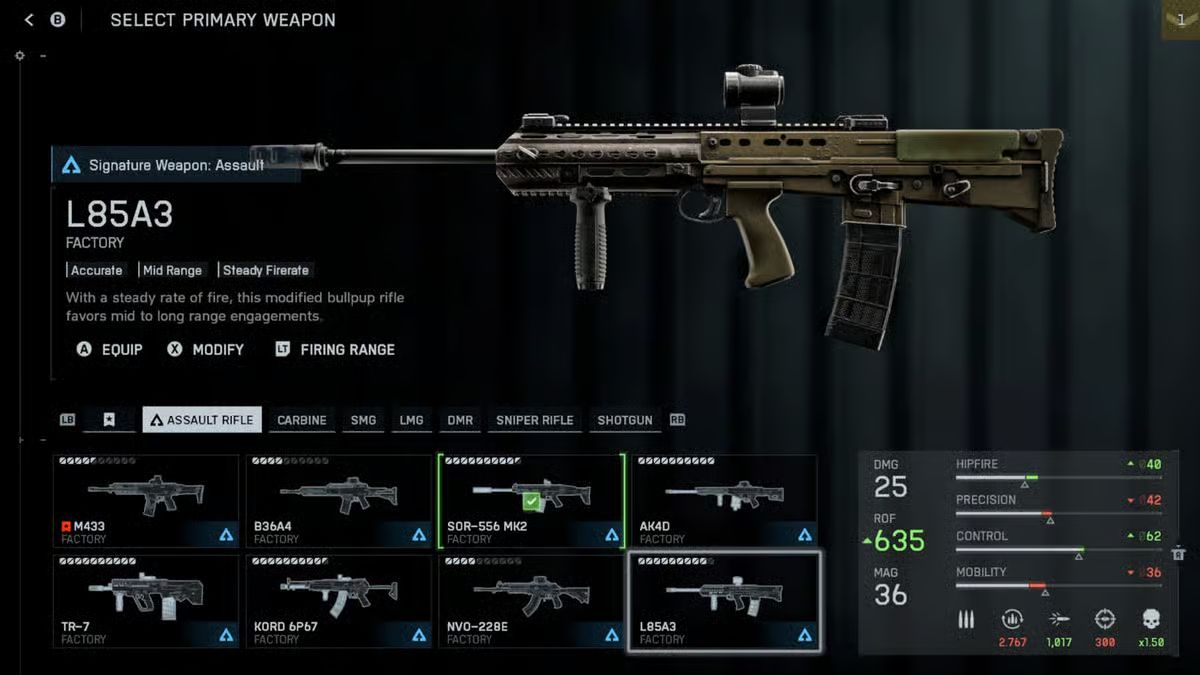Select the M433 weapon tile
1200x675 pixels.
point(146,502)
